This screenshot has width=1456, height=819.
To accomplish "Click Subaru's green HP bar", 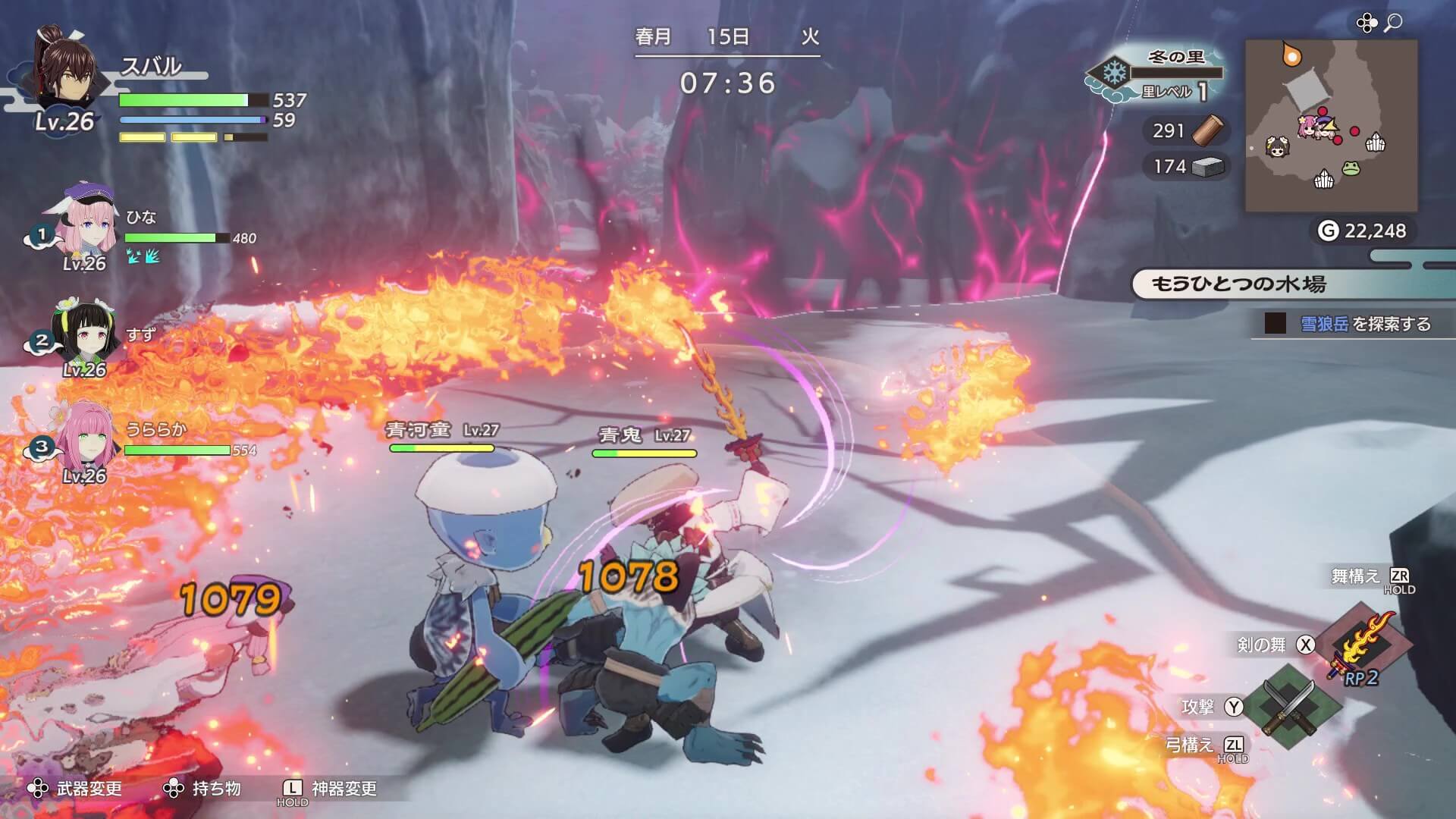I will (x=182, y=99).
